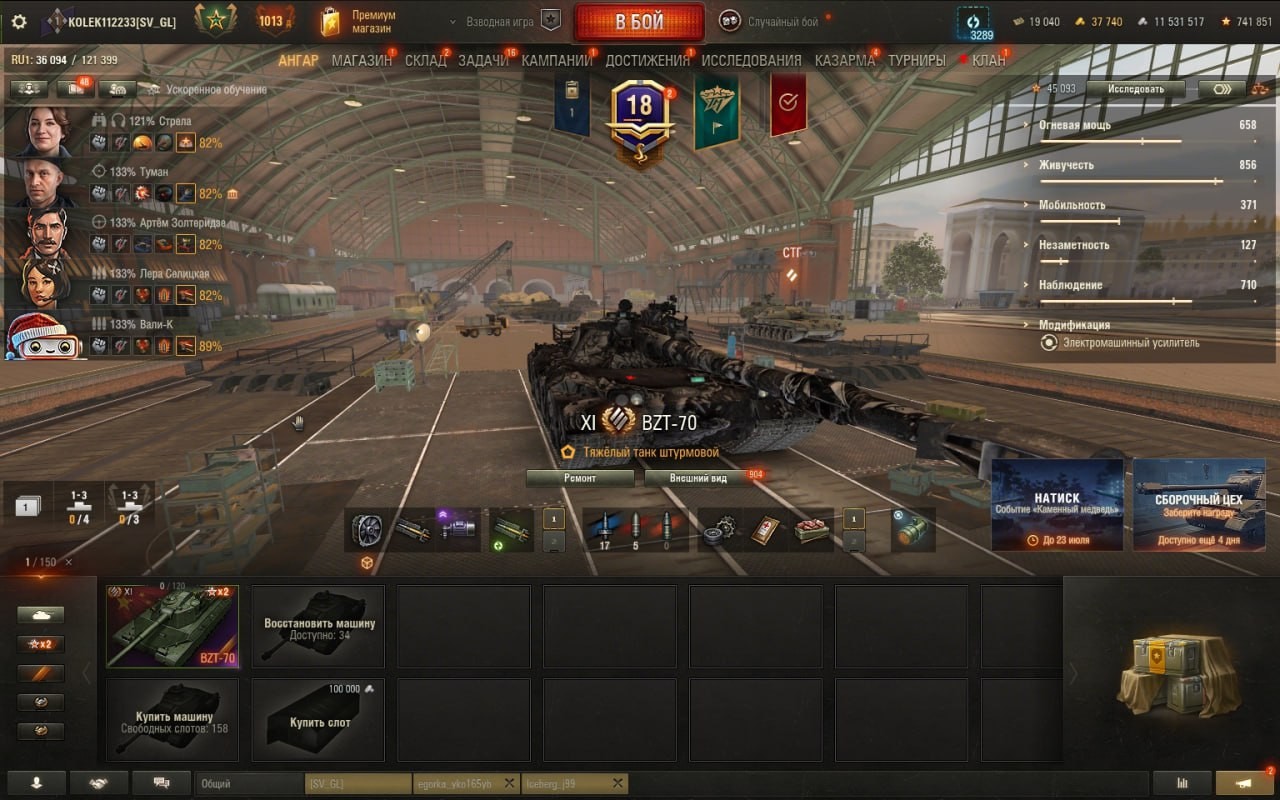The width and height of the screenshot is (1280, 800).
Task: Open the Премиум магазин
Action: tap(359, 22)
